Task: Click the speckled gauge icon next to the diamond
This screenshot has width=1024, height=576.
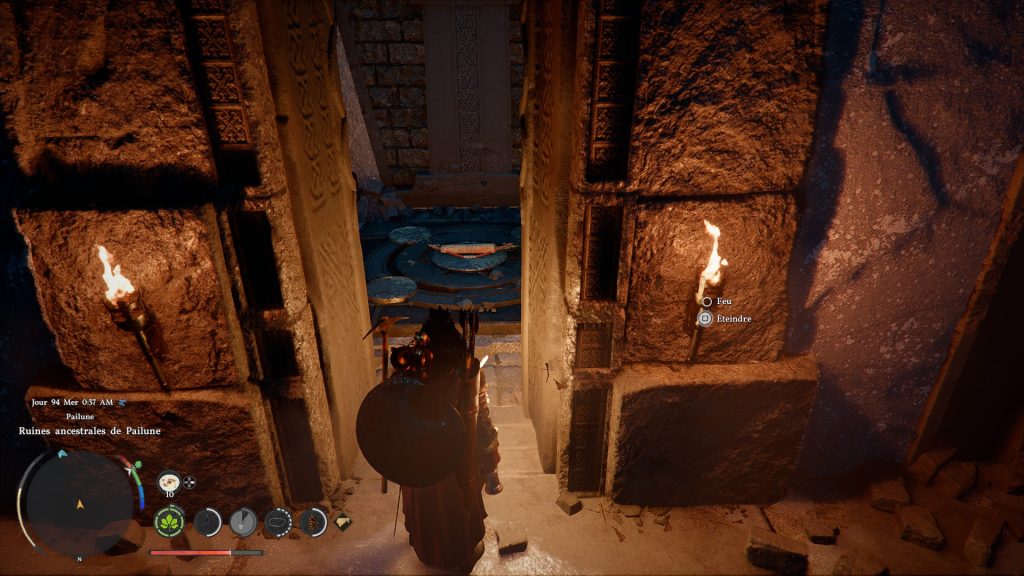Action: pyautogui.click(x=313, y=521)
